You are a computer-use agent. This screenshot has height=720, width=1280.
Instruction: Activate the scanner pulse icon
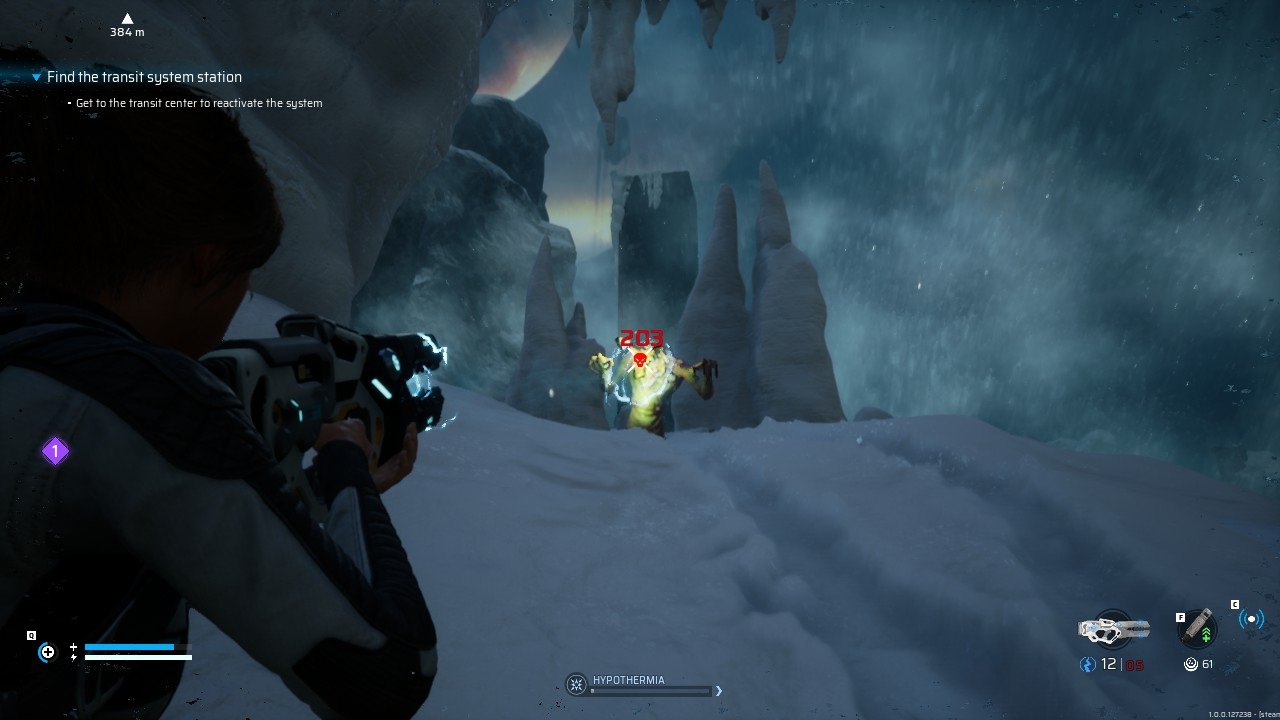click(x=1251, y=619)
